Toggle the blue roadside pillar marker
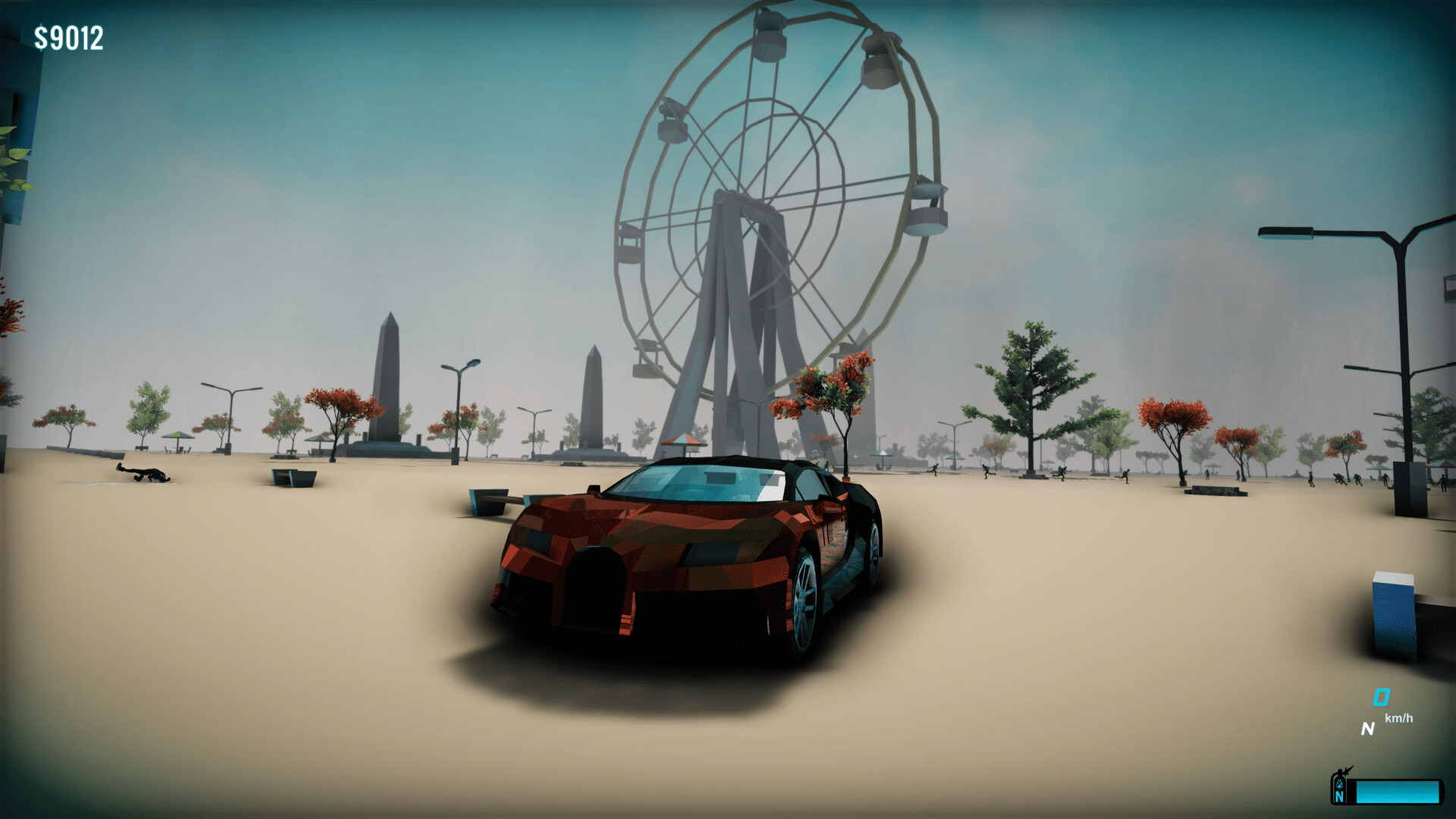Viewport: 1456px width, 819px height. (x=1392, y=614)
